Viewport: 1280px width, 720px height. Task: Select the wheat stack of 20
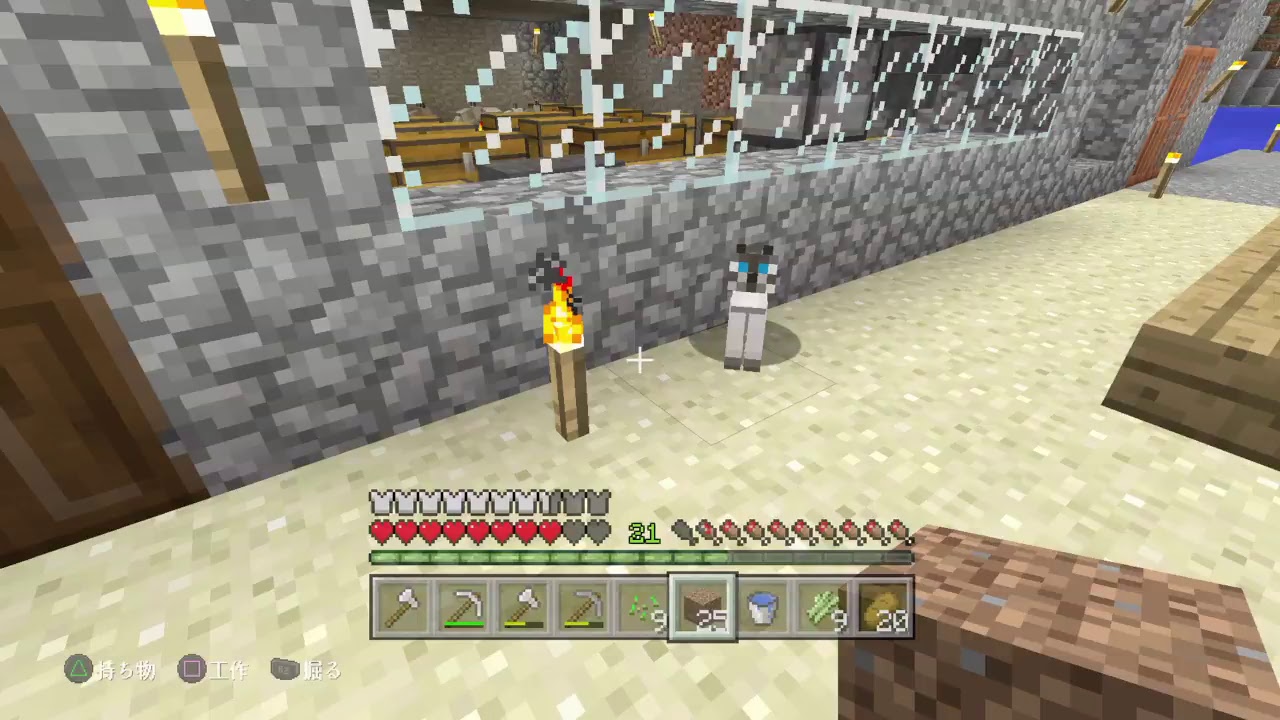(x=883, y=605)
